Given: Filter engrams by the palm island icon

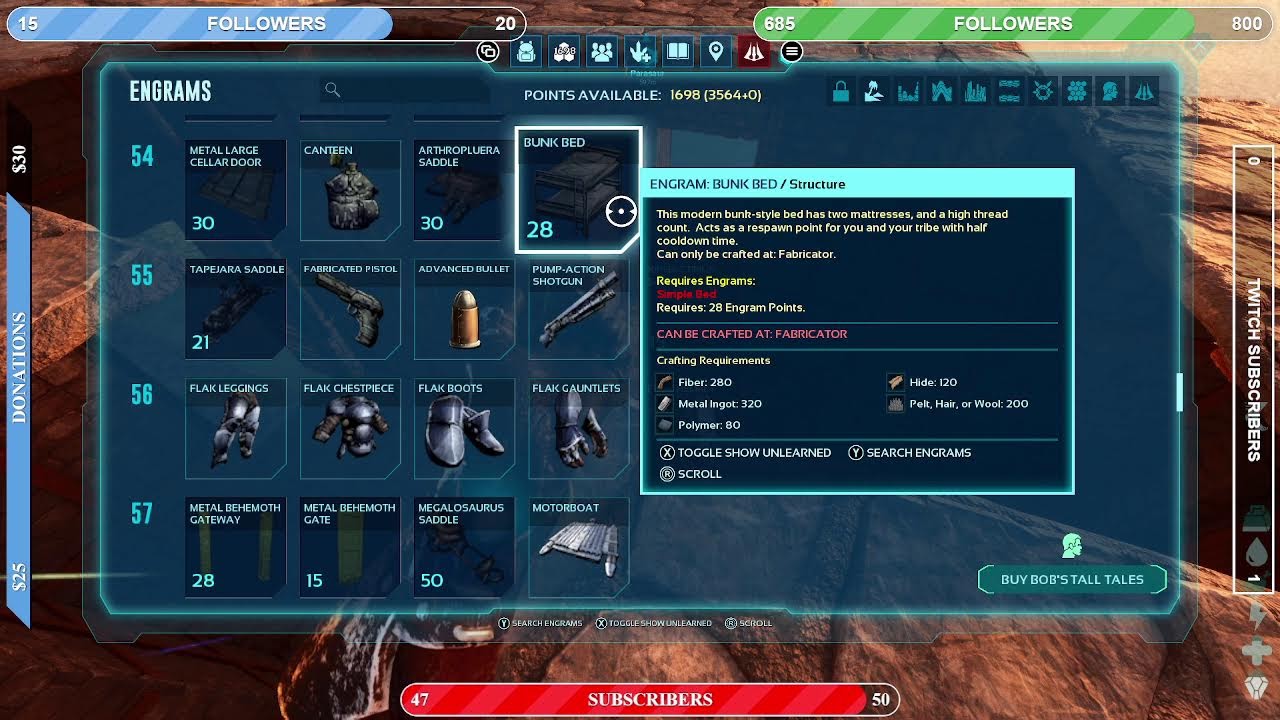Looking at the screenshot, I should (x=874, y=92).
